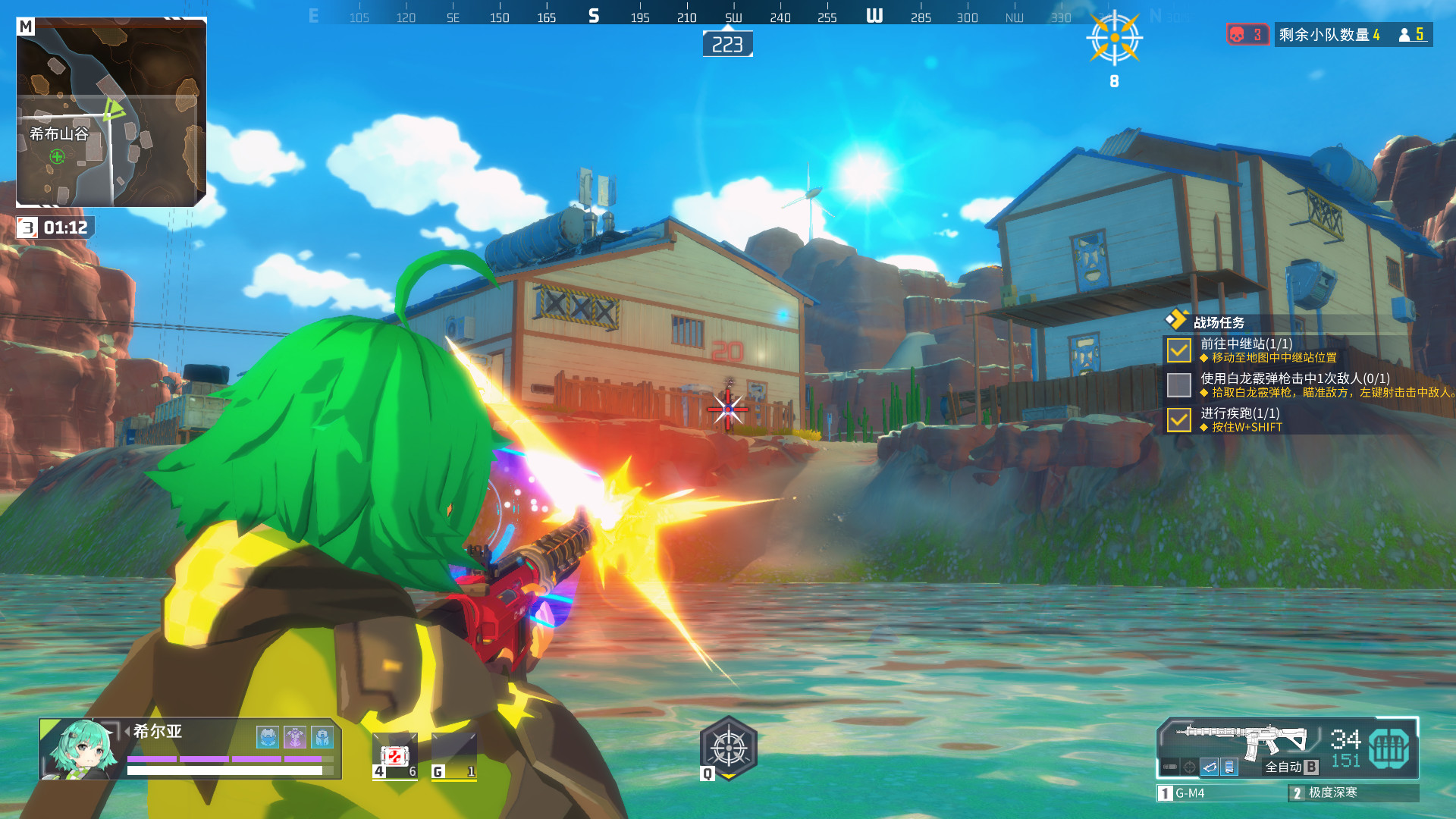The width and height of the screenshot is (1456, 819).
Task: Activate the crosshair skill hexagon icon
Action: tap(728, 748)
